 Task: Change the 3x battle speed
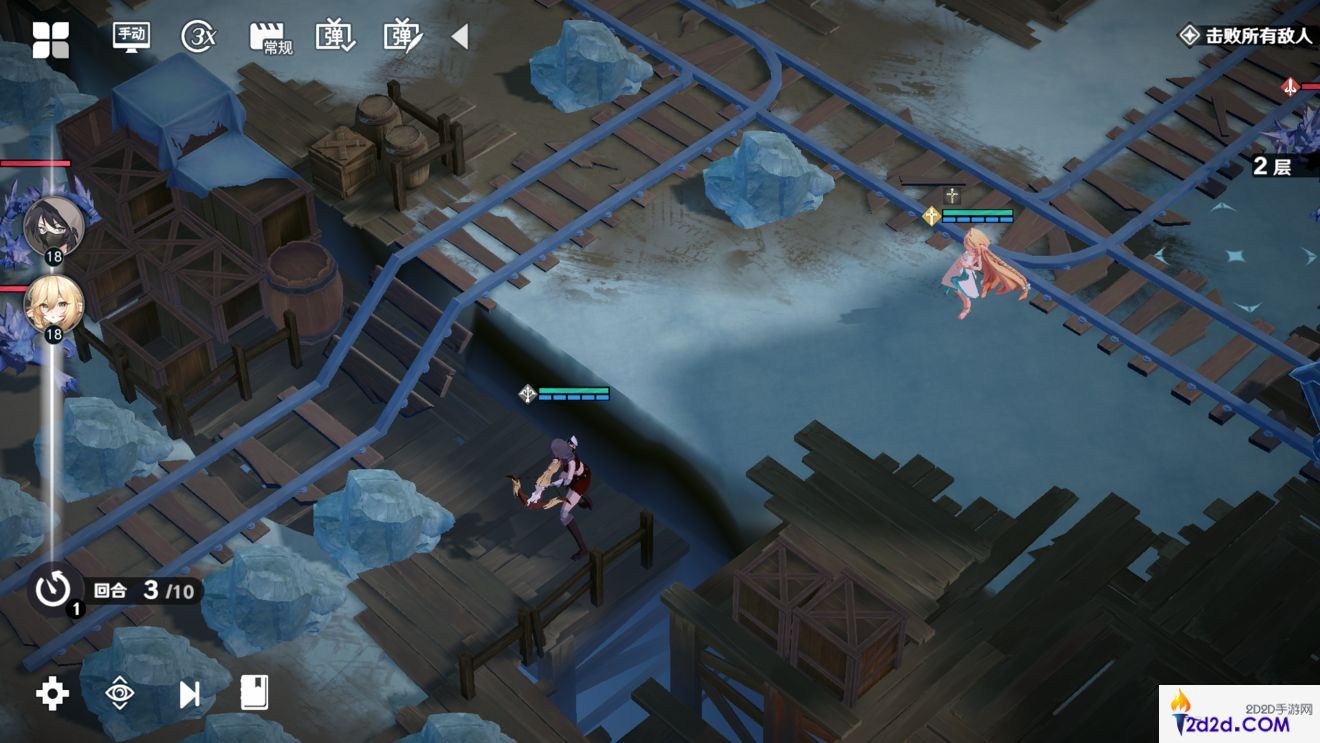tap(199, 37)
